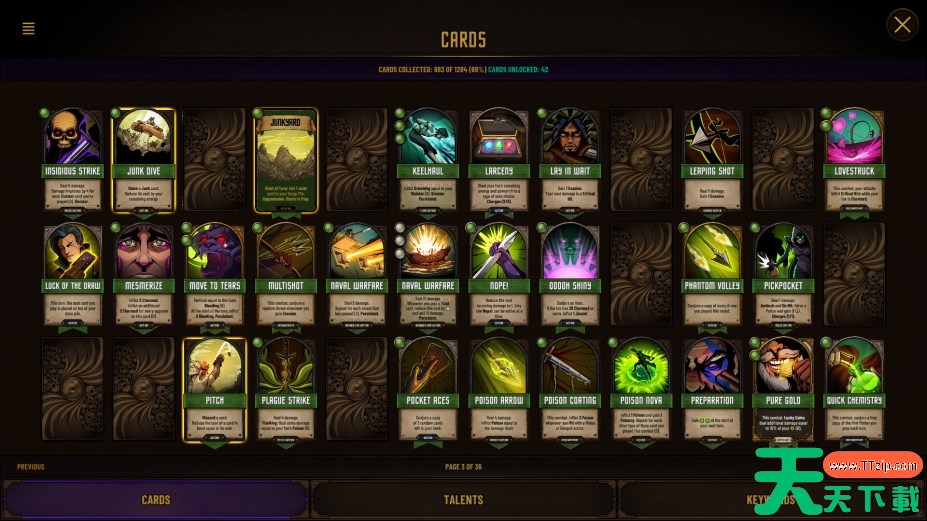Open the Pickpocket card
Screen dimensions: 927x521
click(783, 275)
